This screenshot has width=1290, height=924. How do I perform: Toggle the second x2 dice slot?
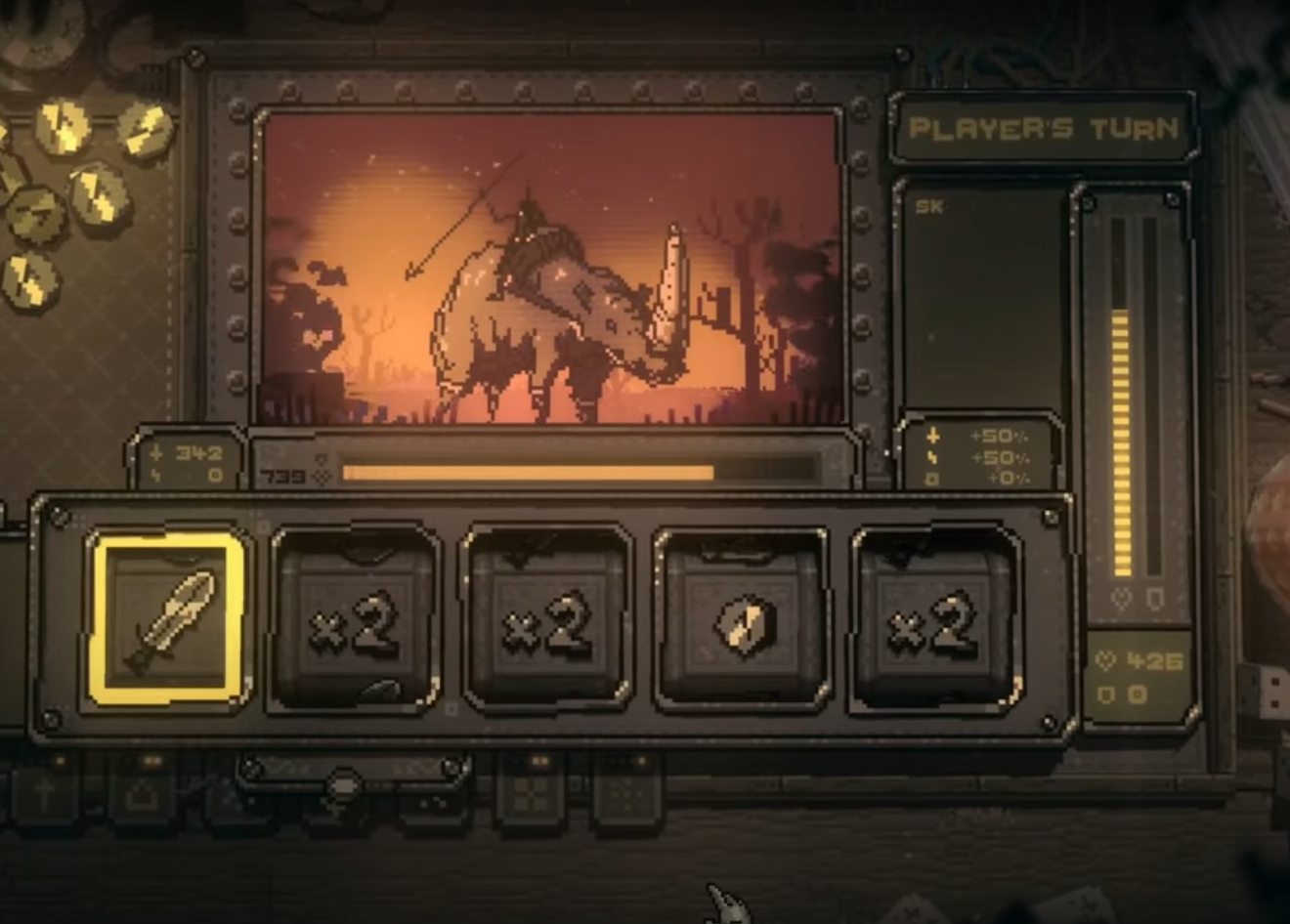tap(544, 617)
